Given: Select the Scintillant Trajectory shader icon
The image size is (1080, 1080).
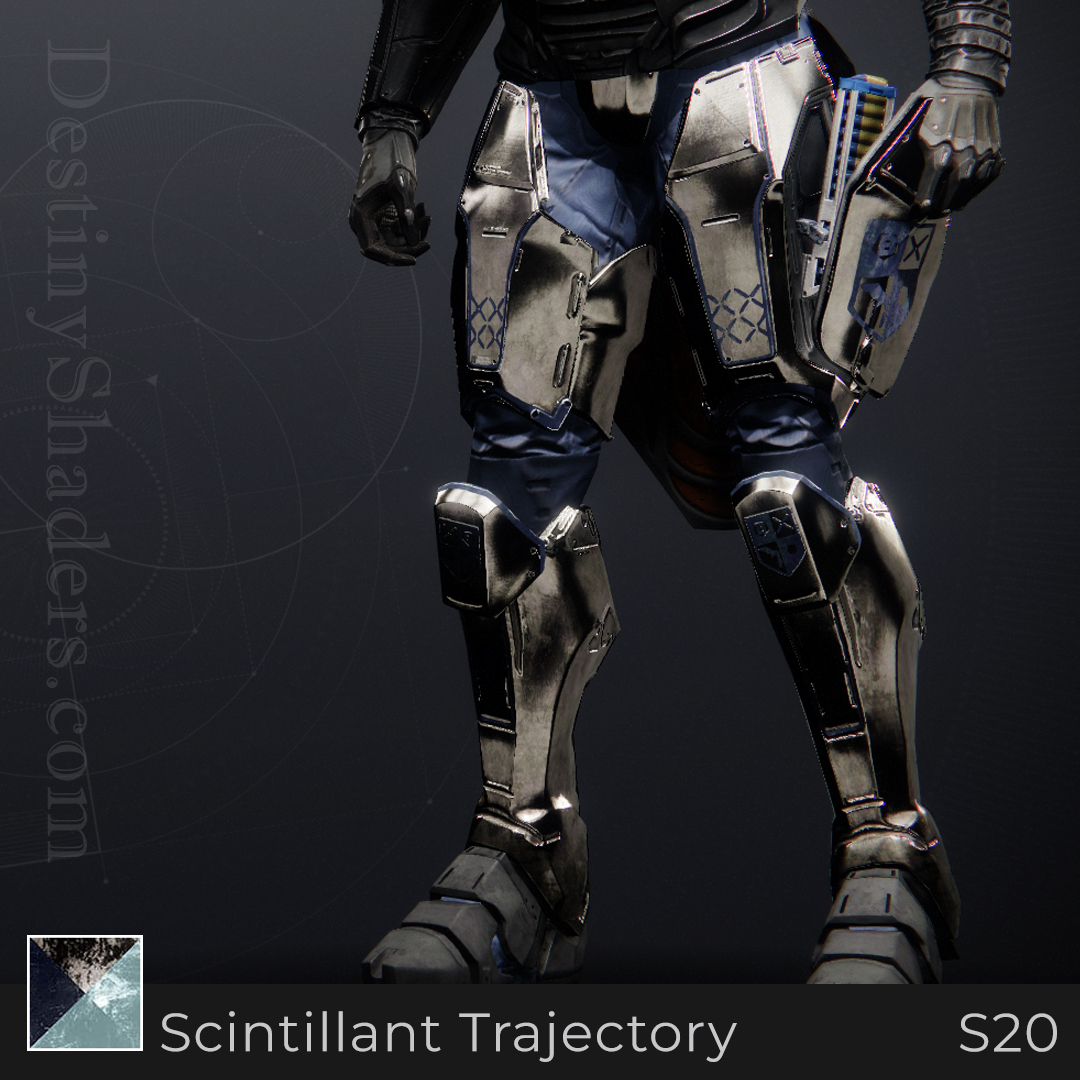Looking at the screenshot, I should [x=85, y=993].
